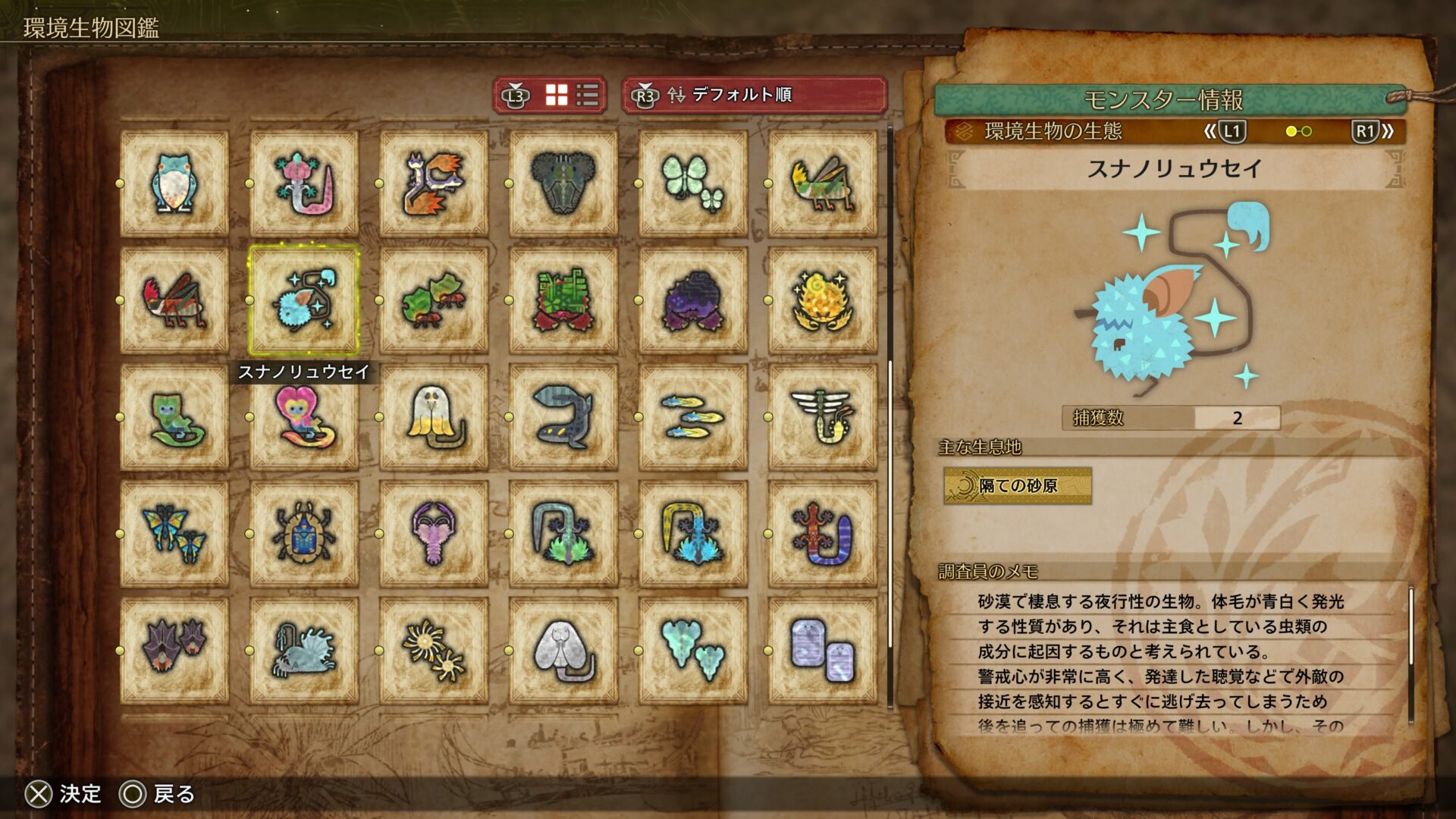The image size is (1456, 819).
Task: Pick the golden glowing crab tile
Action: (823, 300)
